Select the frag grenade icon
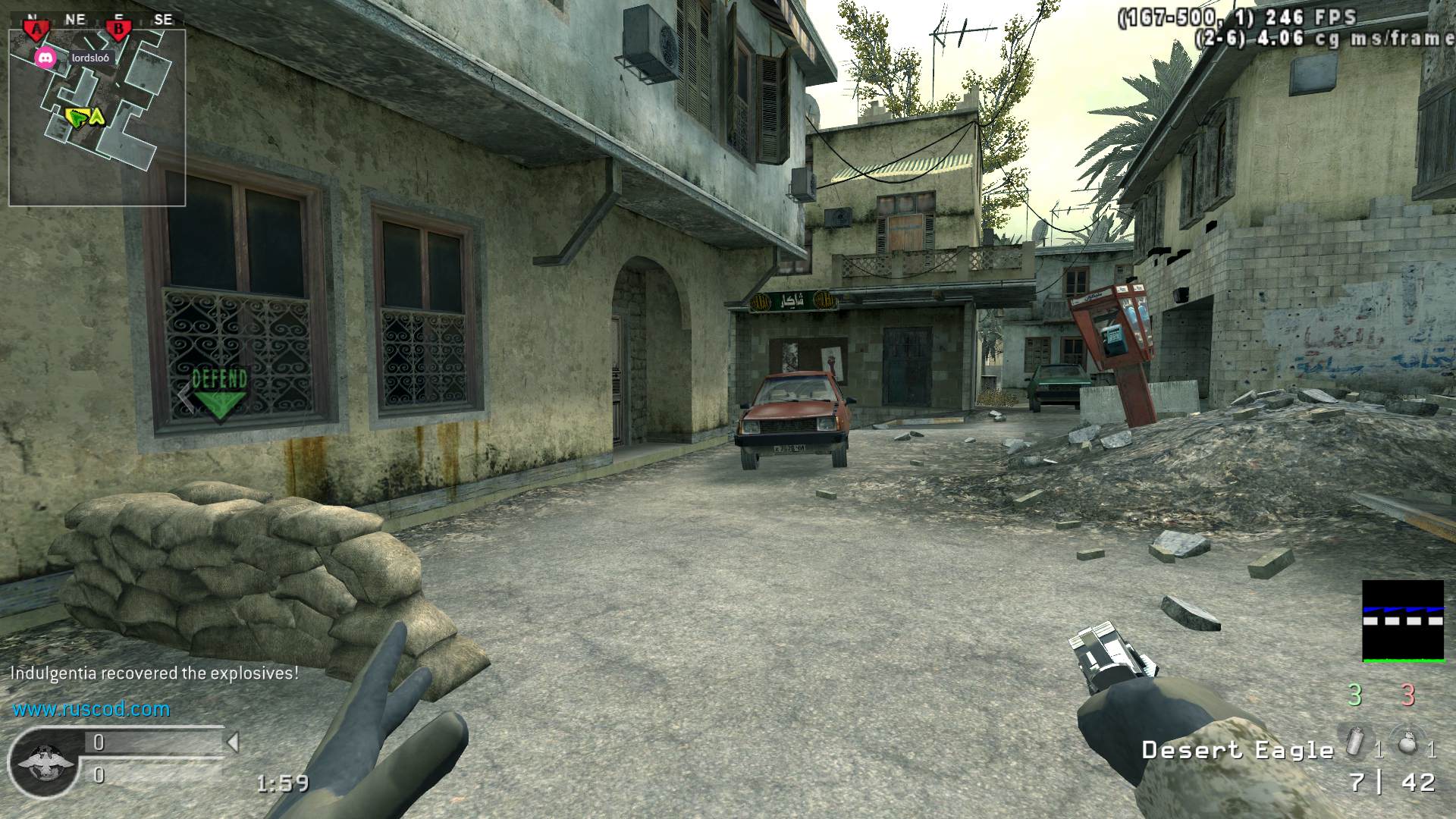 pyautogui.click(x=1406, y=742)
